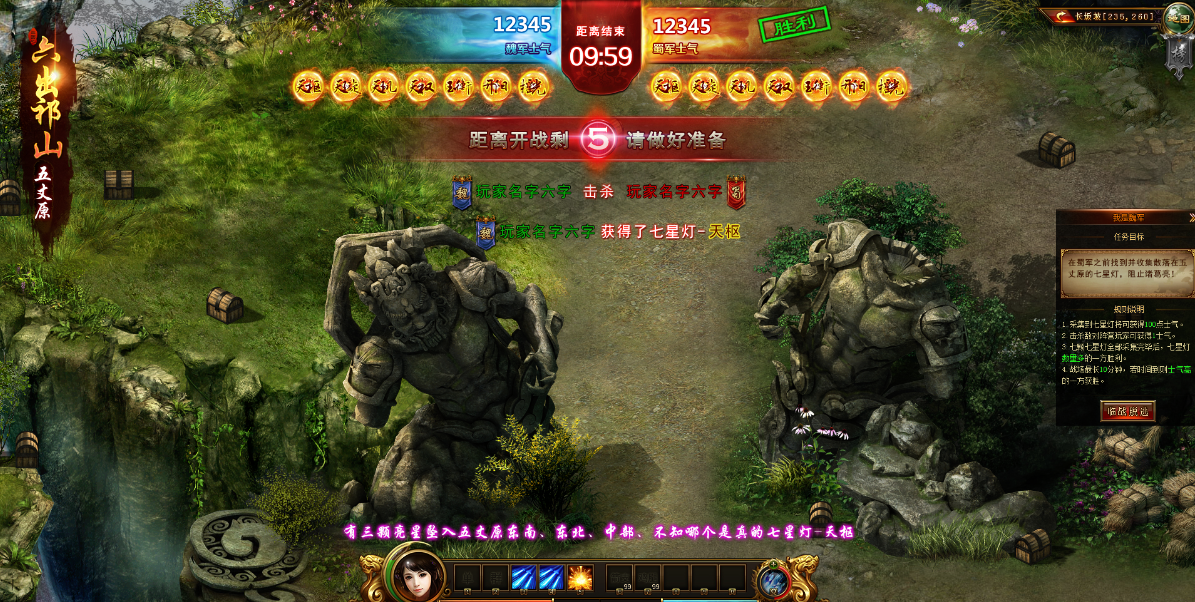Image resolution: width=1195 pixels, height=602 pixels.
Task: Collapse the quest panel with the » arrow
Action: pyautogui.click(x=1190, y=217)
